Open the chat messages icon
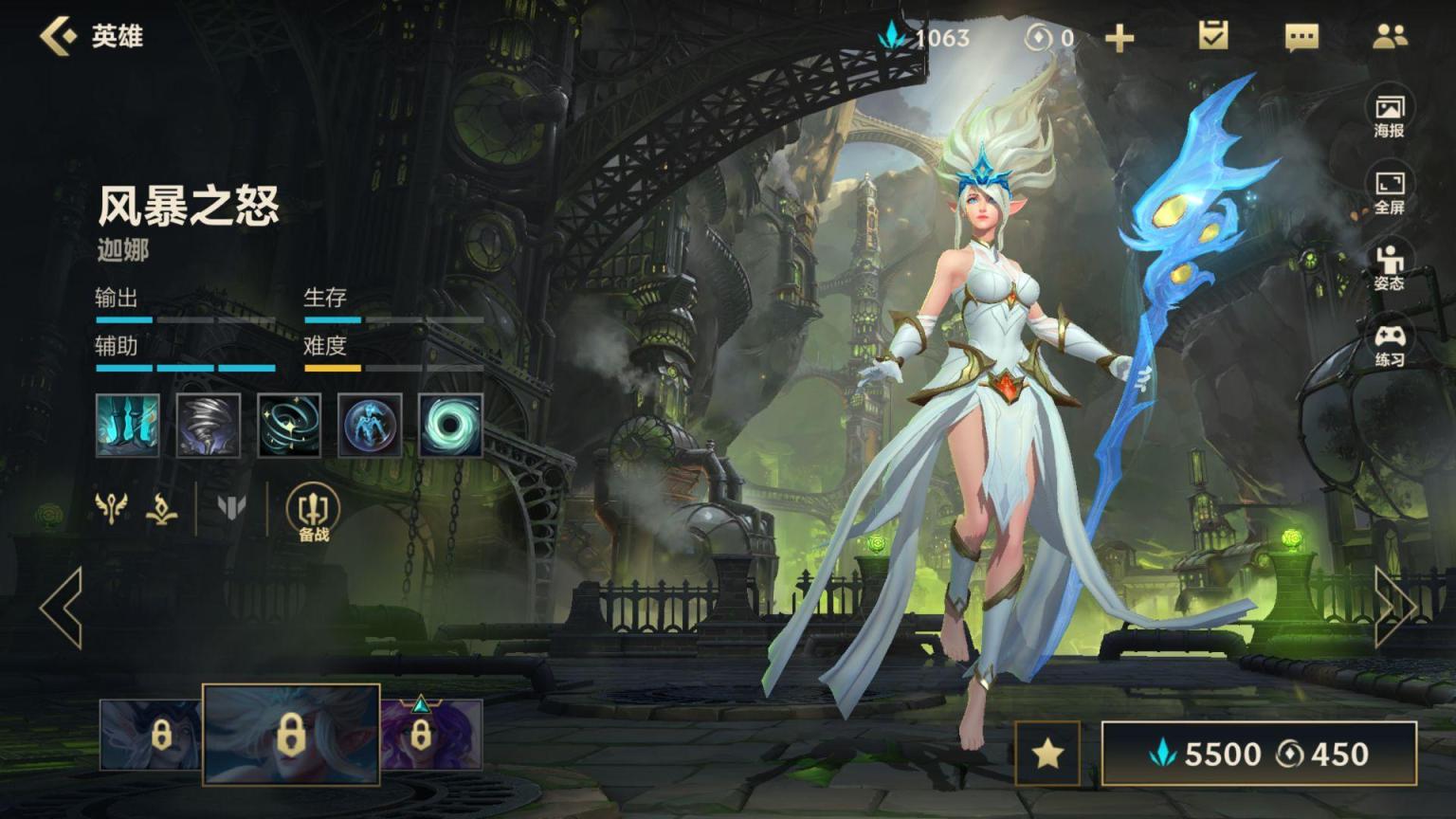 (x=1301, y=38)
